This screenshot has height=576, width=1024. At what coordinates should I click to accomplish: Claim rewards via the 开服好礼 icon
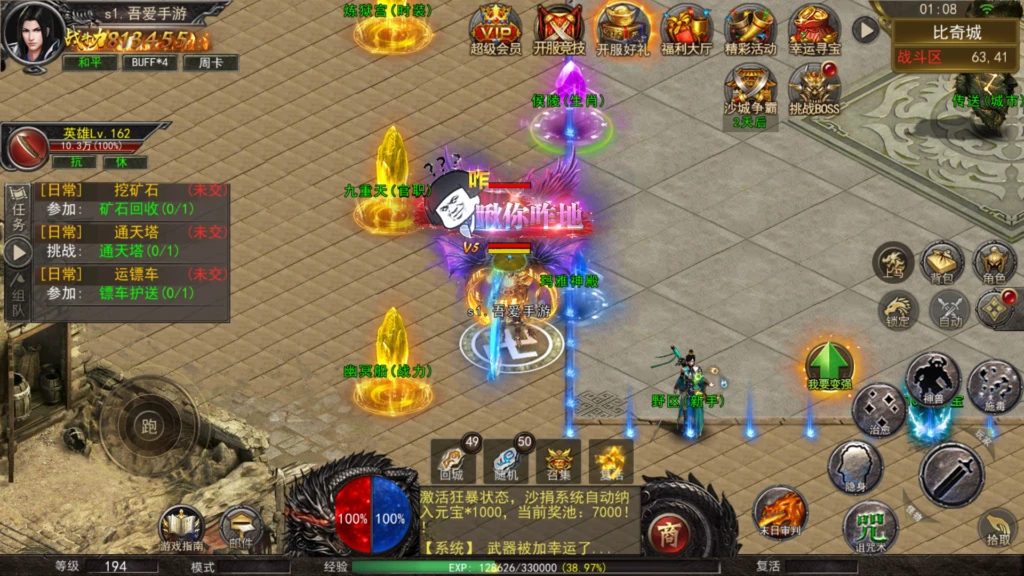[x=622, y=27]
